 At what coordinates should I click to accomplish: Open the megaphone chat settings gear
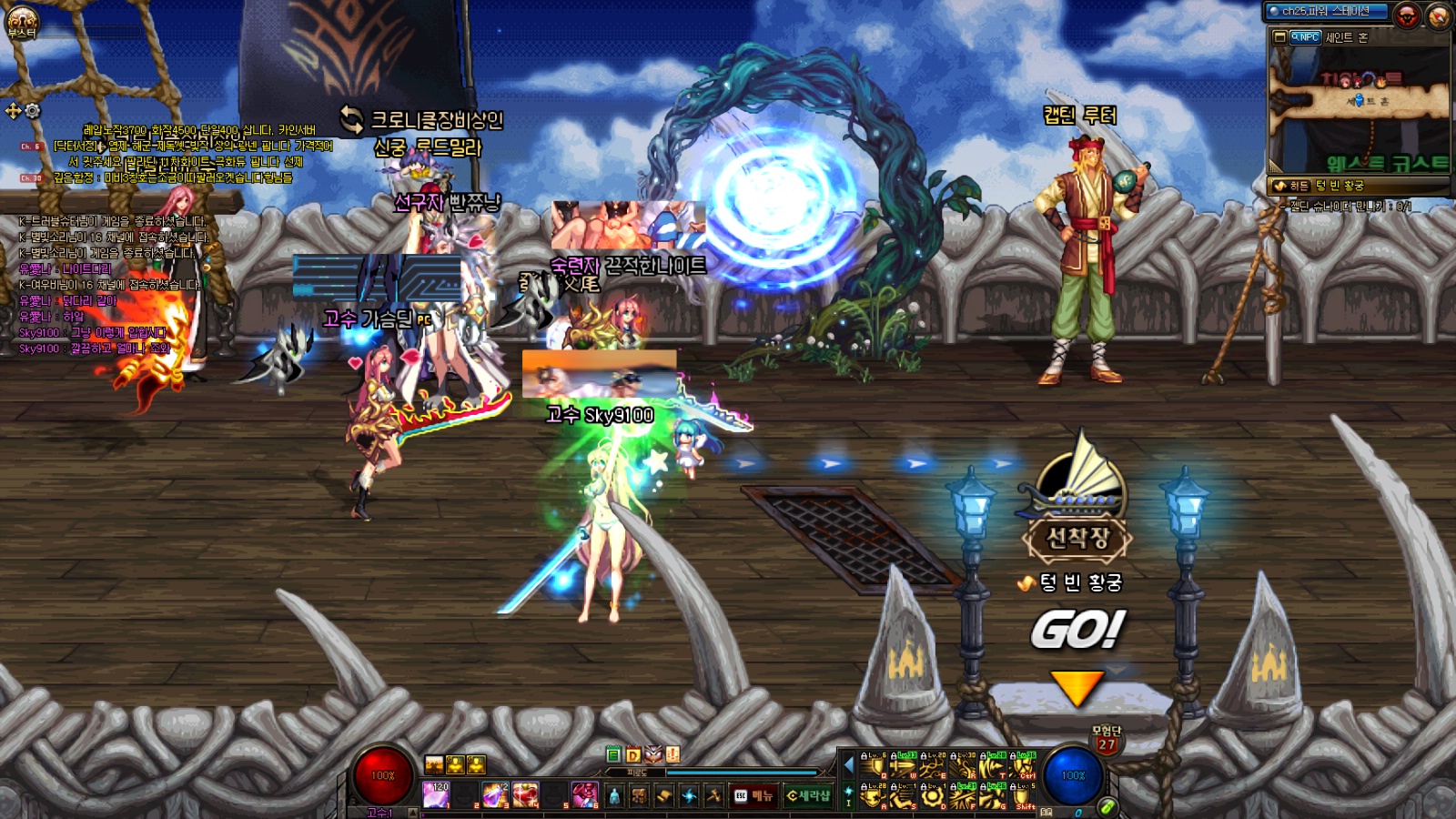coord(33,111)
